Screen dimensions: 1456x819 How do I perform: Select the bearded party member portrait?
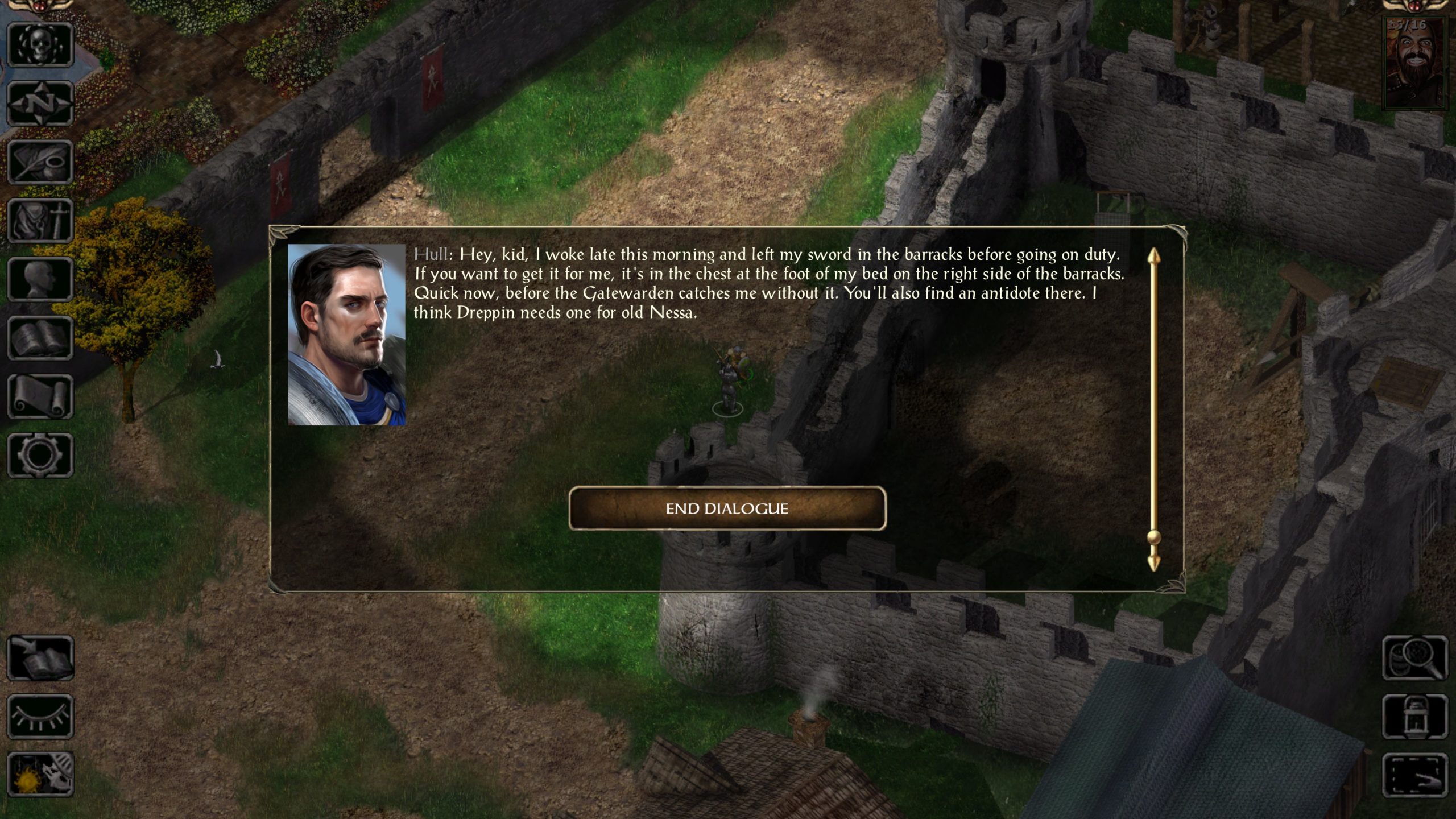pos(1415,63)
